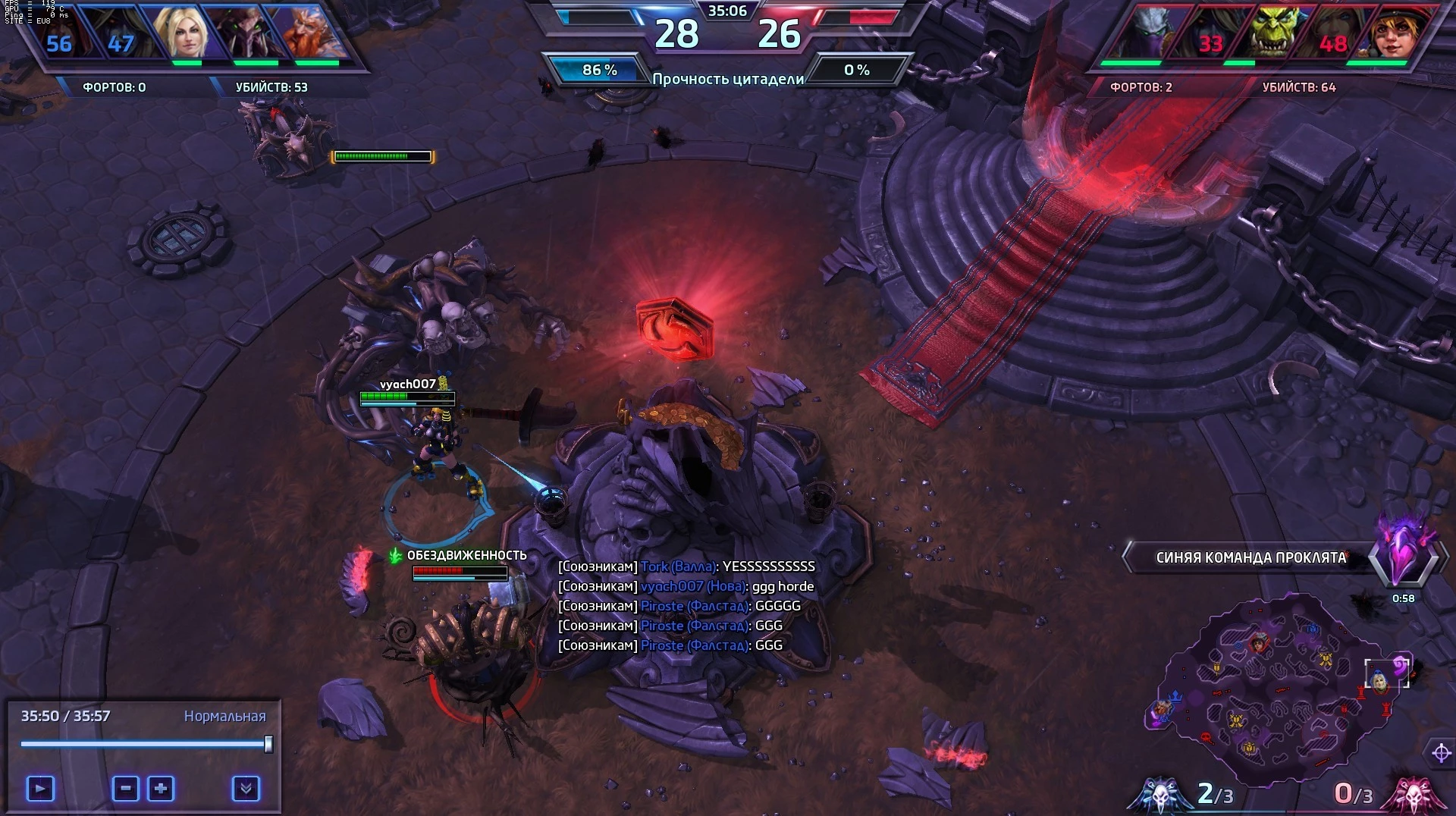Screen dimensions: 1456x816
Task: Collapse the replay control panel
Action: [x=246, y=789]
